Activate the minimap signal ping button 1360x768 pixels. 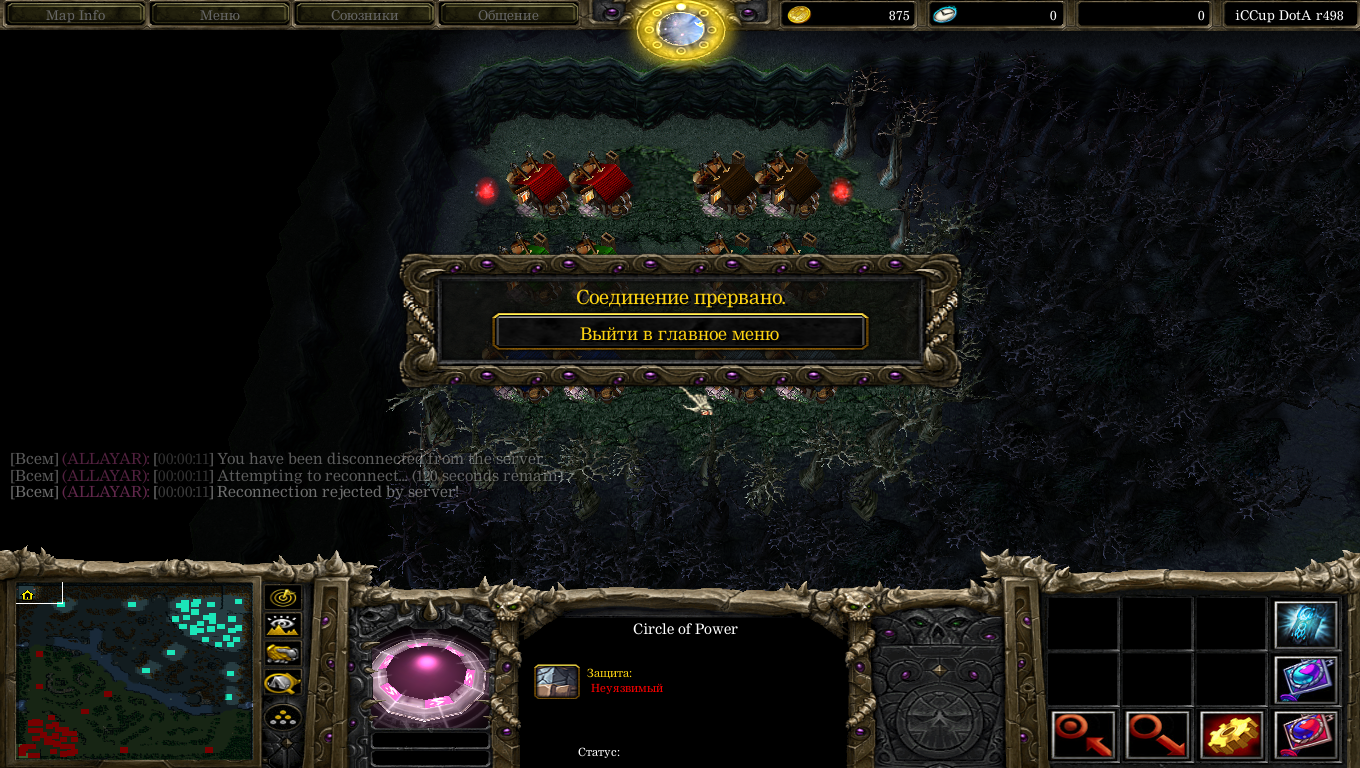284,598
